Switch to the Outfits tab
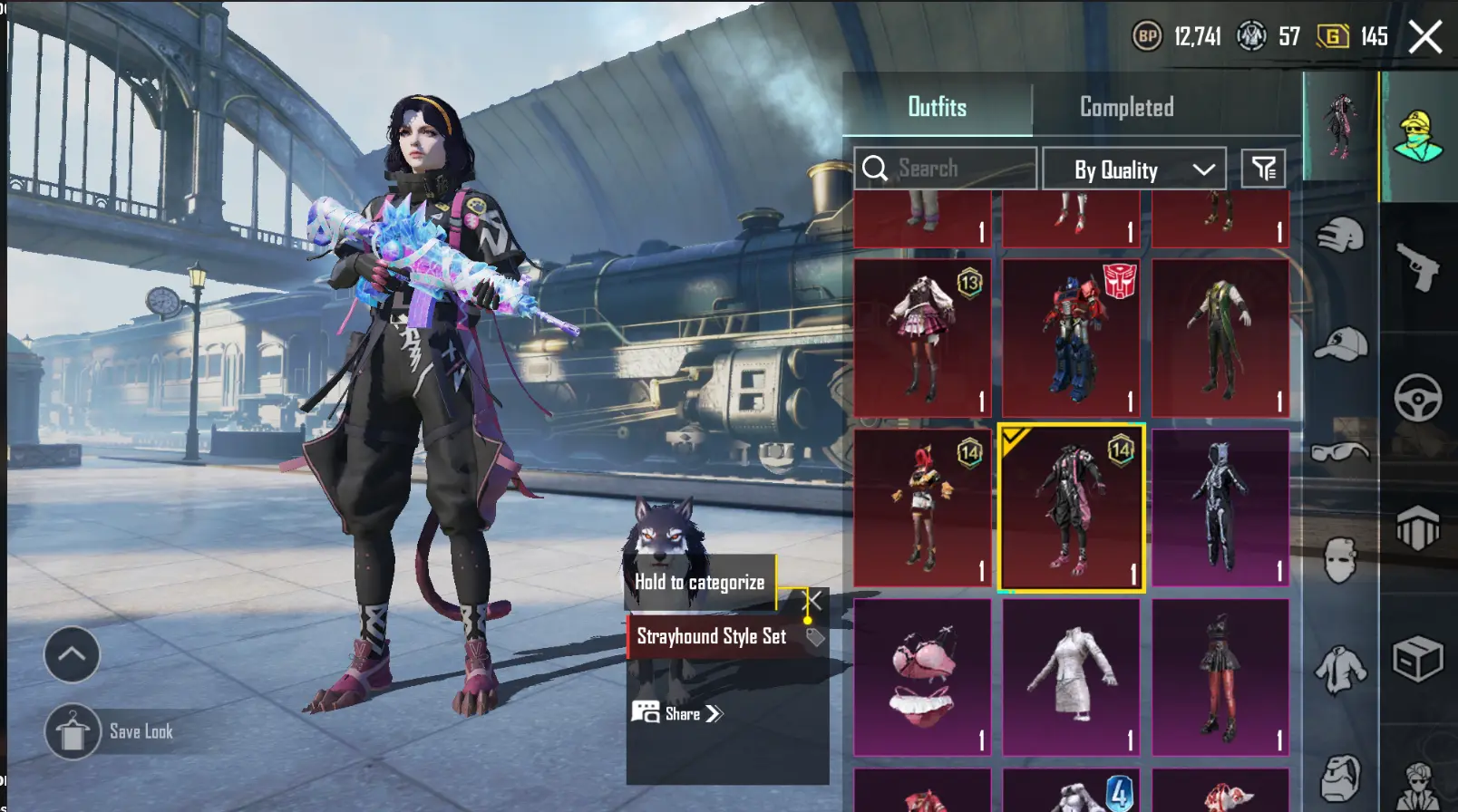Viewport: 1458px width, 812px height. 937,107
